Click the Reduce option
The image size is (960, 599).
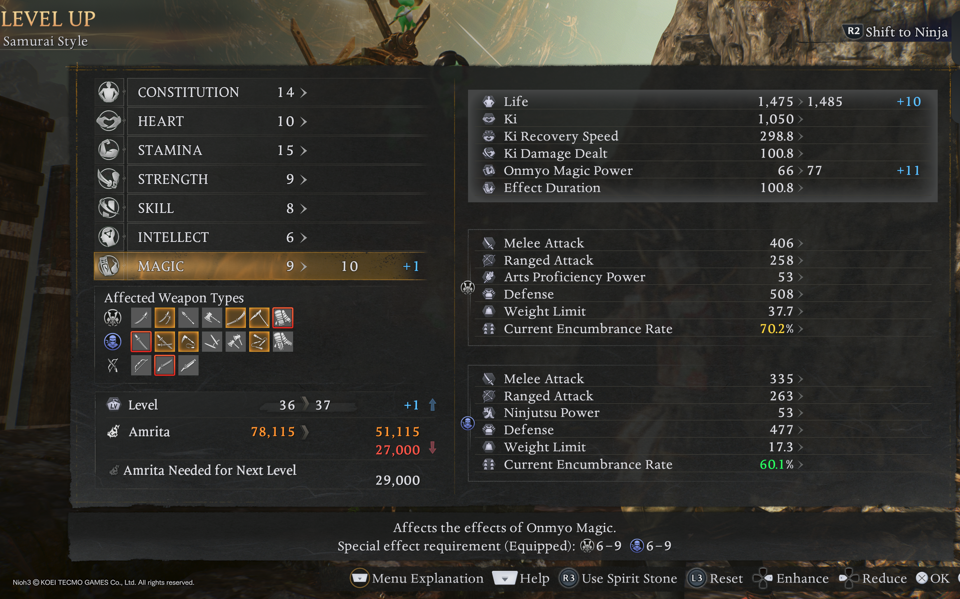[x=873, y=578]
